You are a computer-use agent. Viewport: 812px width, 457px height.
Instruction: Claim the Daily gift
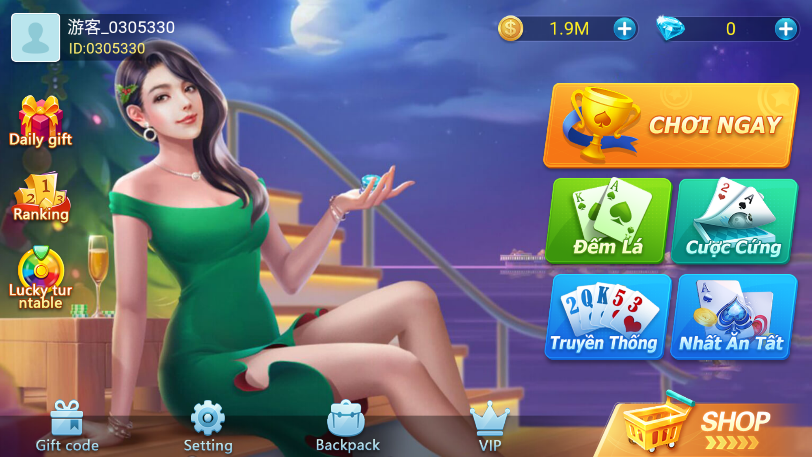(41, 122)
